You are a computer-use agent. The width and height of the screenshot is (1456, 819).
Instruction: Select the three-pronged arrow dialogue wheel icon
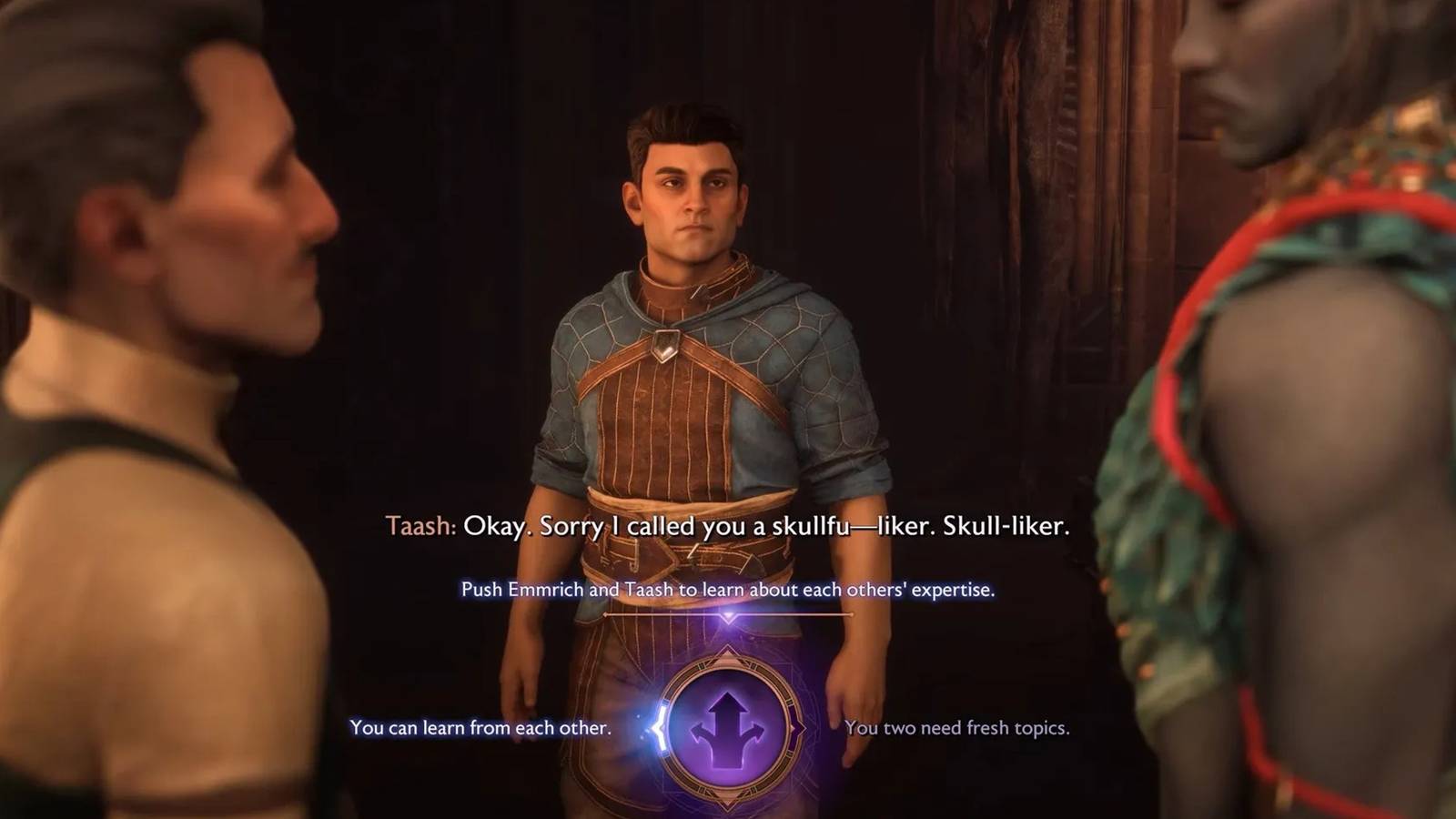click(x=728, y=729)
